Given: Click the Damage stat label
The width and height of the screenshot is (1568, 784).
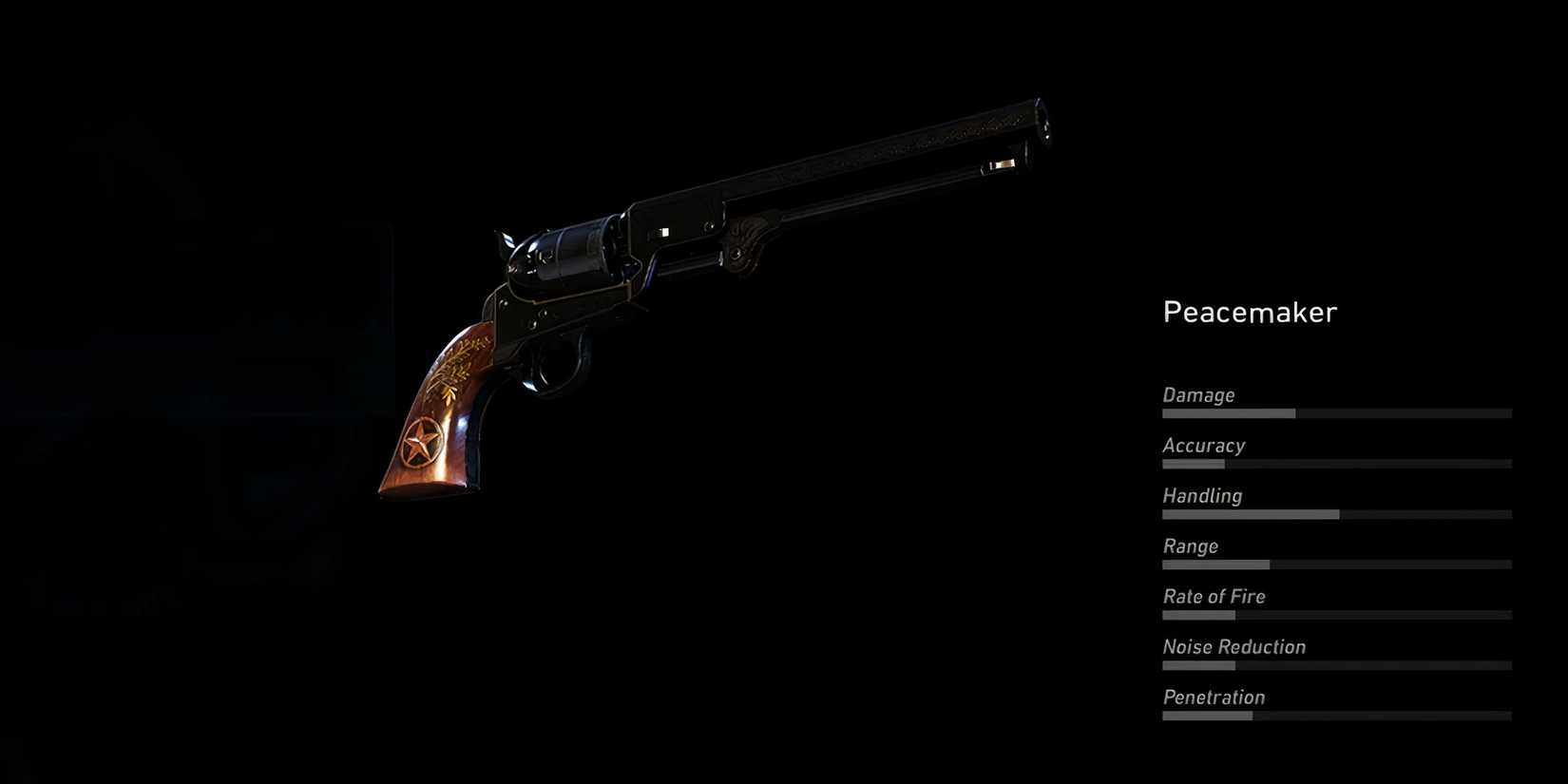Looking at the screenshot, I should [1197, 395].
